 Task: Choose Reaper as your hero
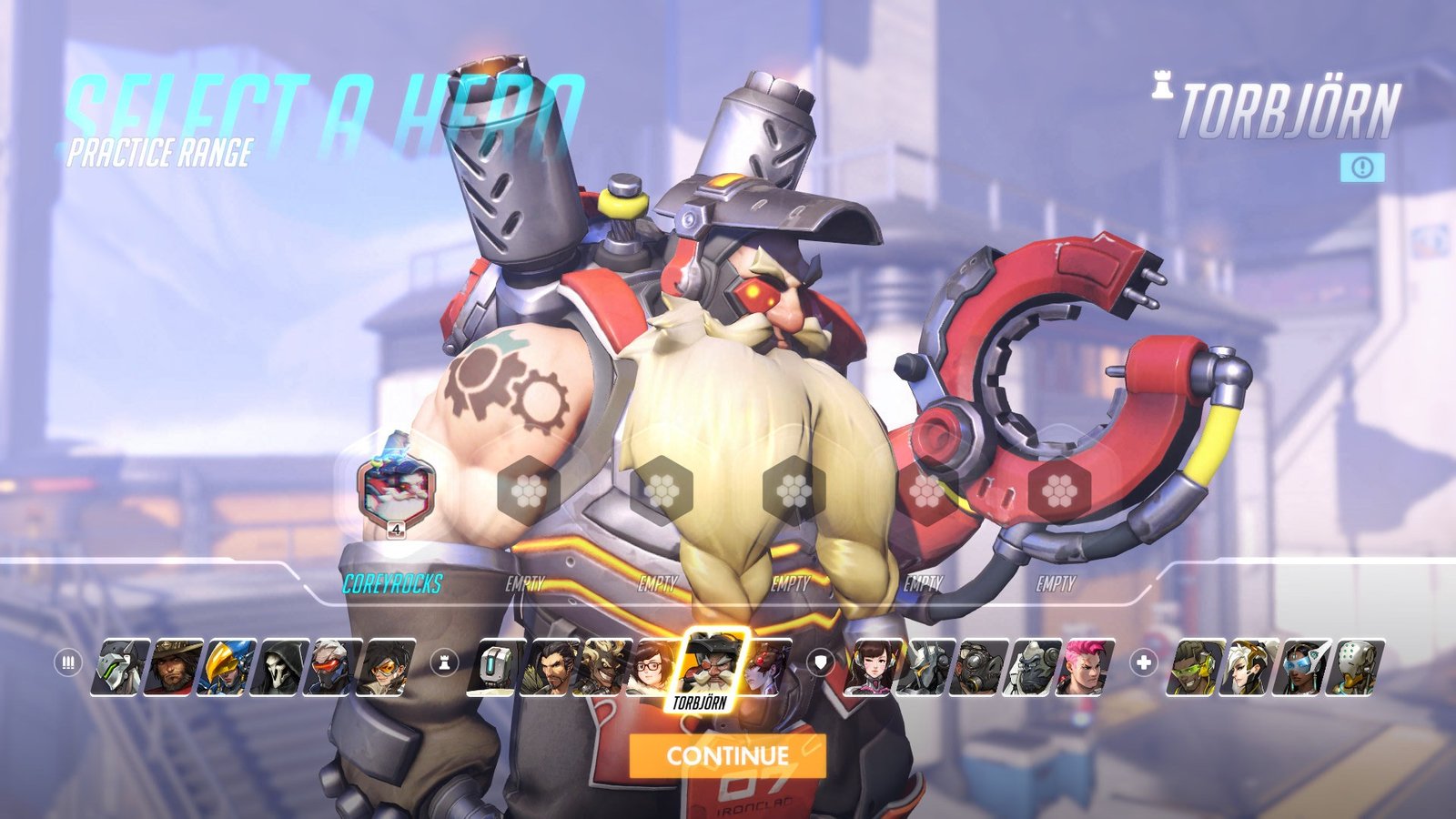[x=282, y=667]
